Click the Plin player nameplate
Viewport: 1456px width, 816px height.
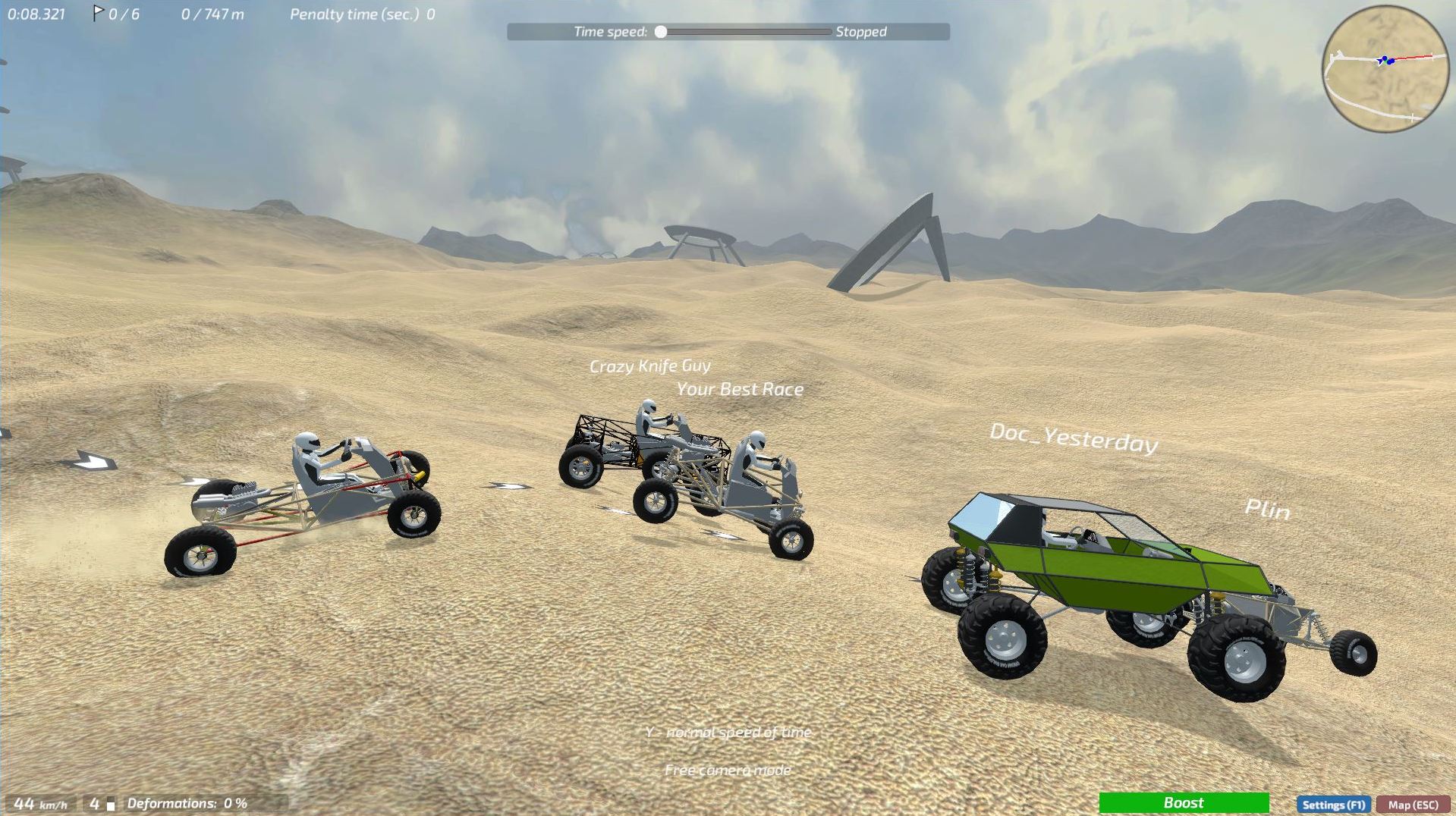click(1268, 510)
